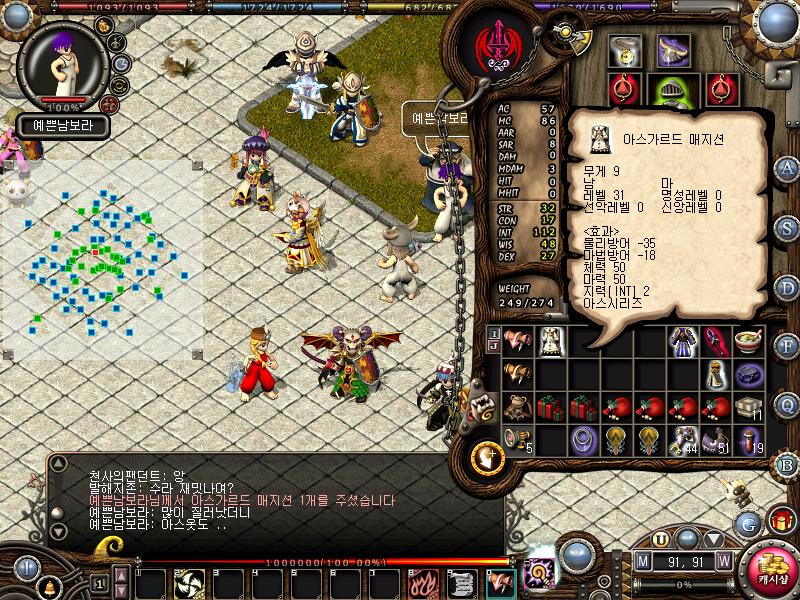Choose the red potion stack of 19
The width and height of the screenshot is (800, 600).
[749, 440]
